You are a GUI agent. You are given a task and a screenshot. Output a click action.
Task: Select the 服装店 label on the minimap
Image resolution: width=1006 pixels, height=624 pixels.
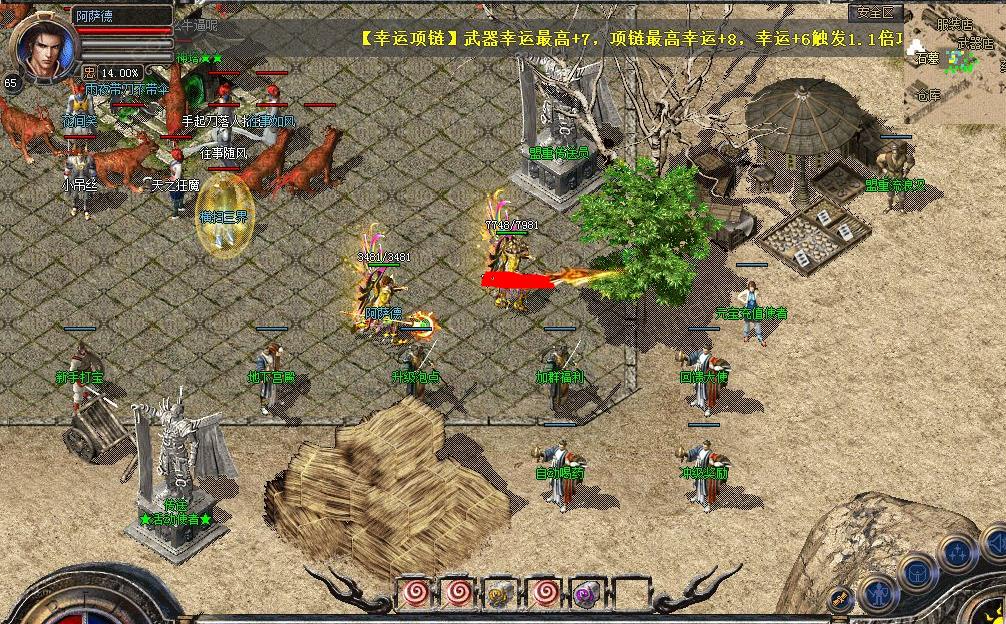(953, 24)
